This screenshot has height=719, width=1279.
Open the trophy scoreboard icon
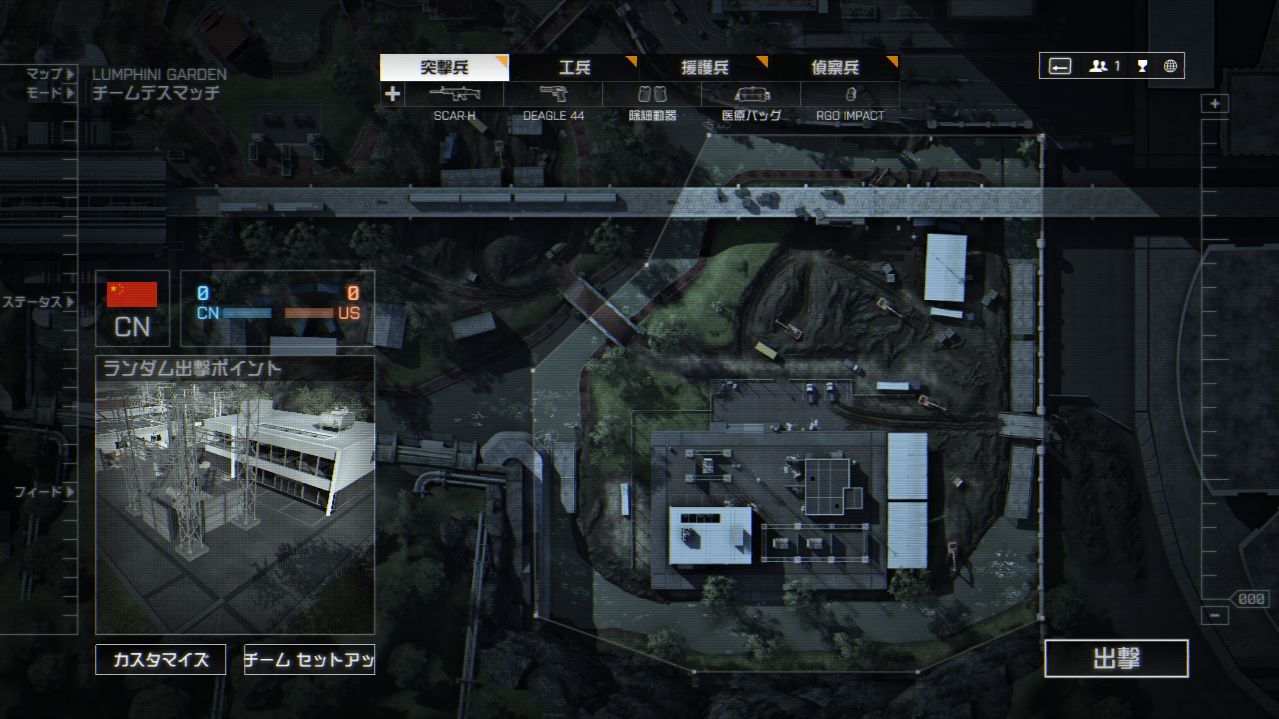point(1142,66)
